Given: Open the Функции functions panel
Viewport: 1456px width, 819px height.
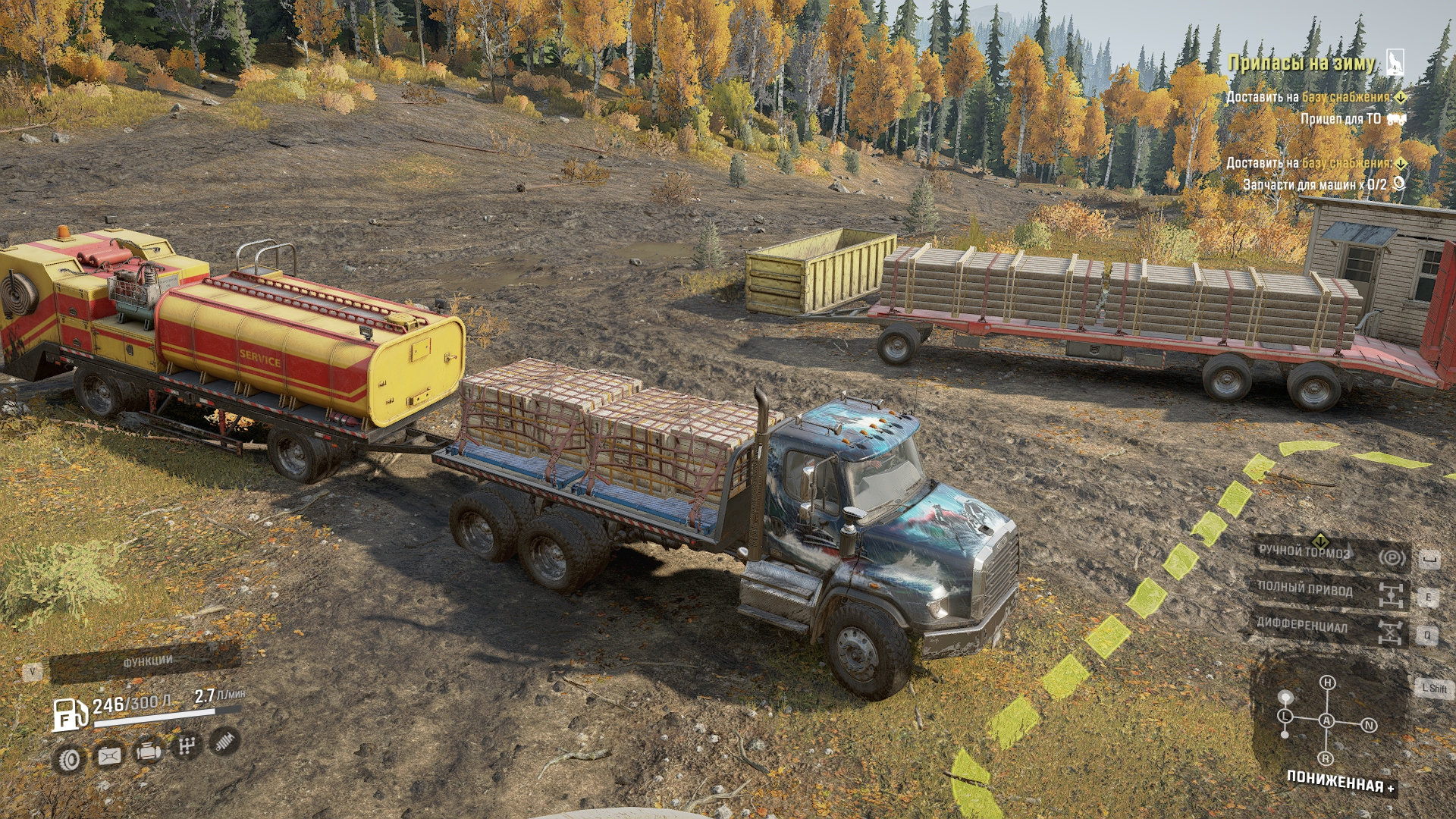Looking at the screenshot, I should click(146, 661).
